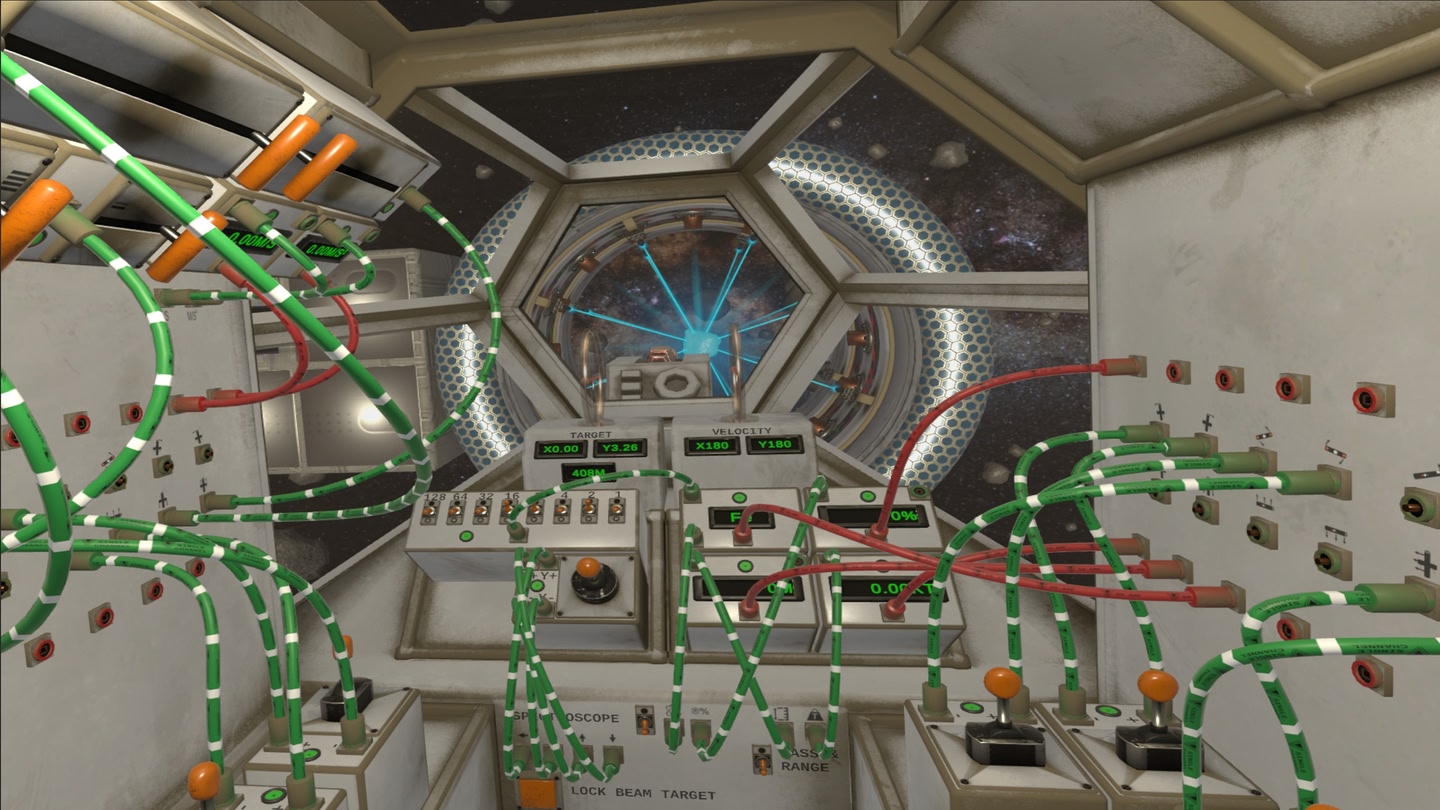Flip the toggle switch labeled 4
Viewport: 1440px width, 810px height.
pos(562,512)
